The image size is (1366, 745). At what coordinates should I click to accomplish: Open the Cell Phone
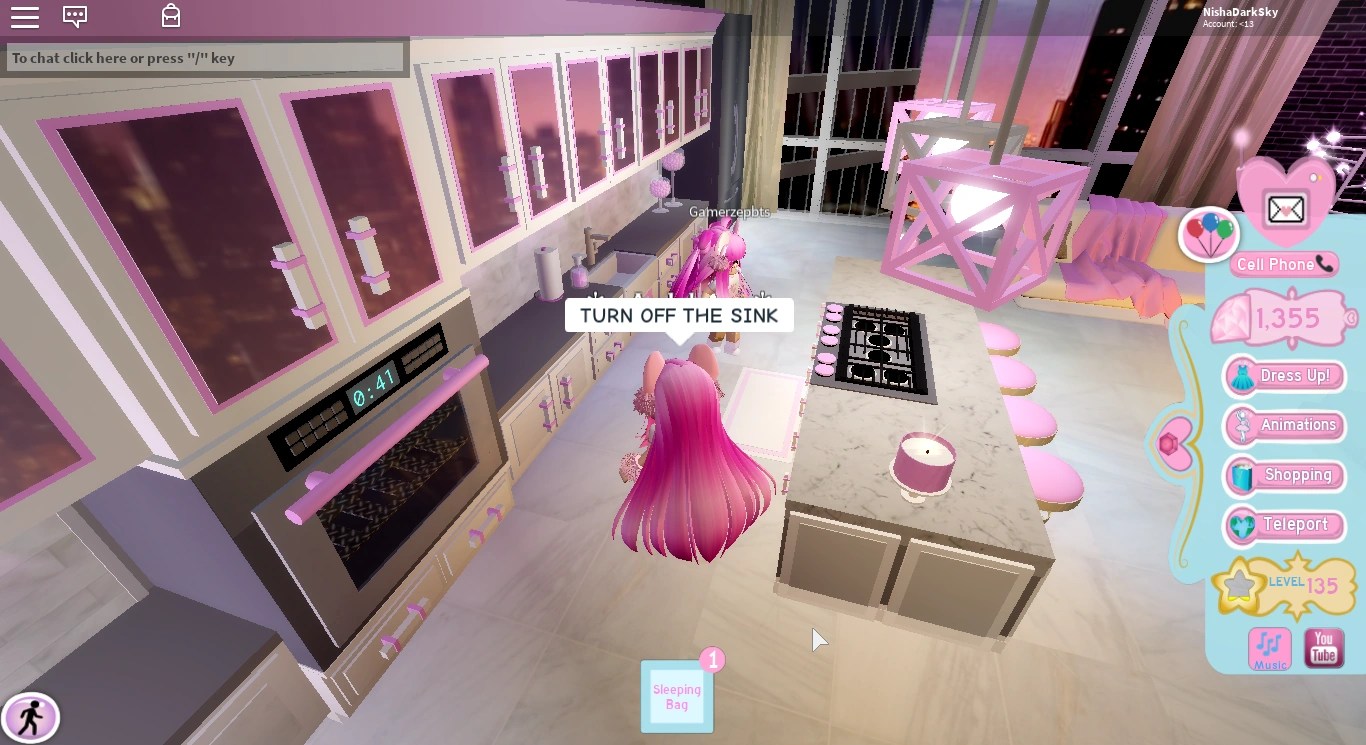(1283, 264)
